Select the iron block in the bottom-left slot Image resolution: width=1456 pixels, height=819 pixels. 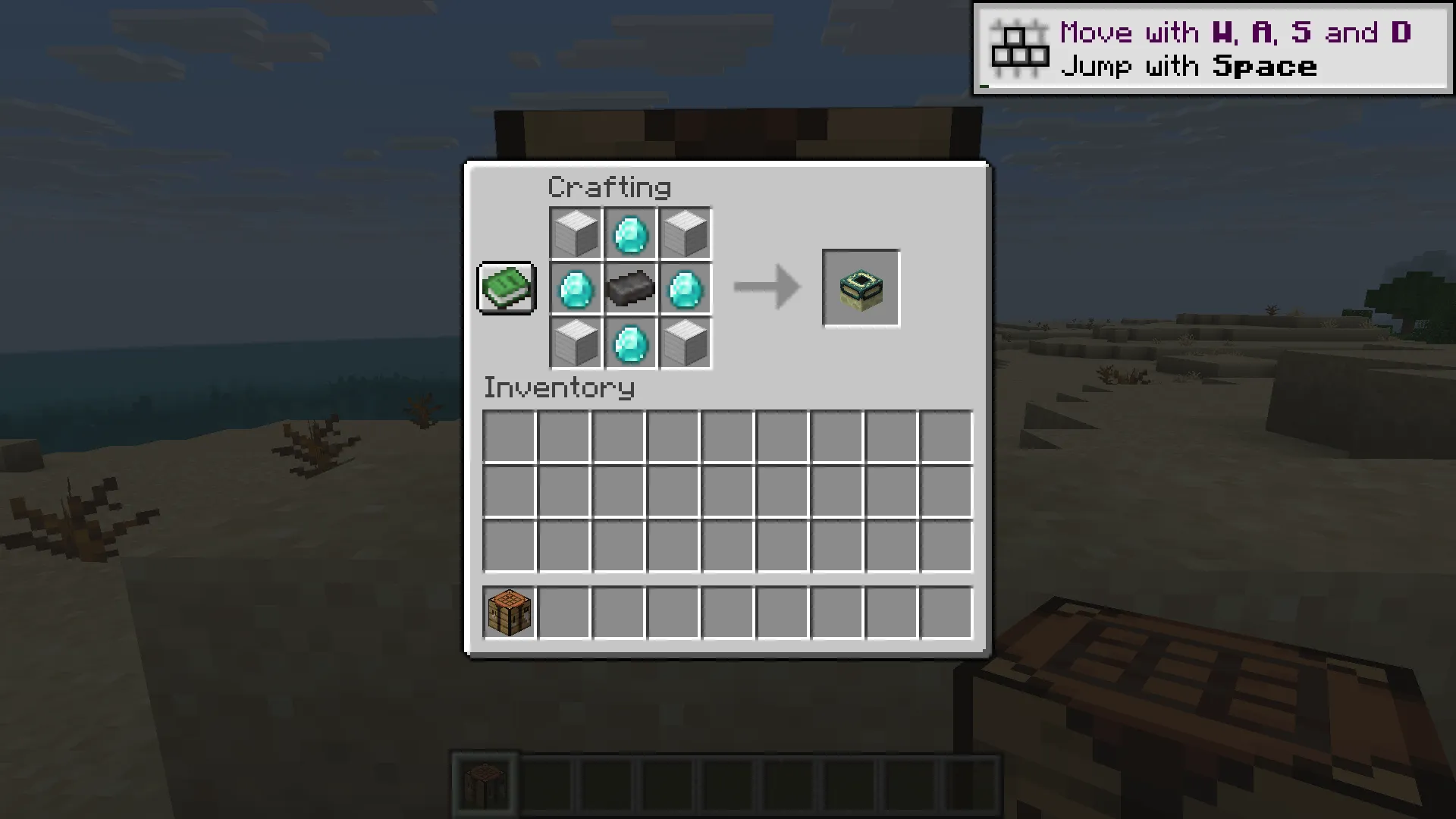click(575, 344)
